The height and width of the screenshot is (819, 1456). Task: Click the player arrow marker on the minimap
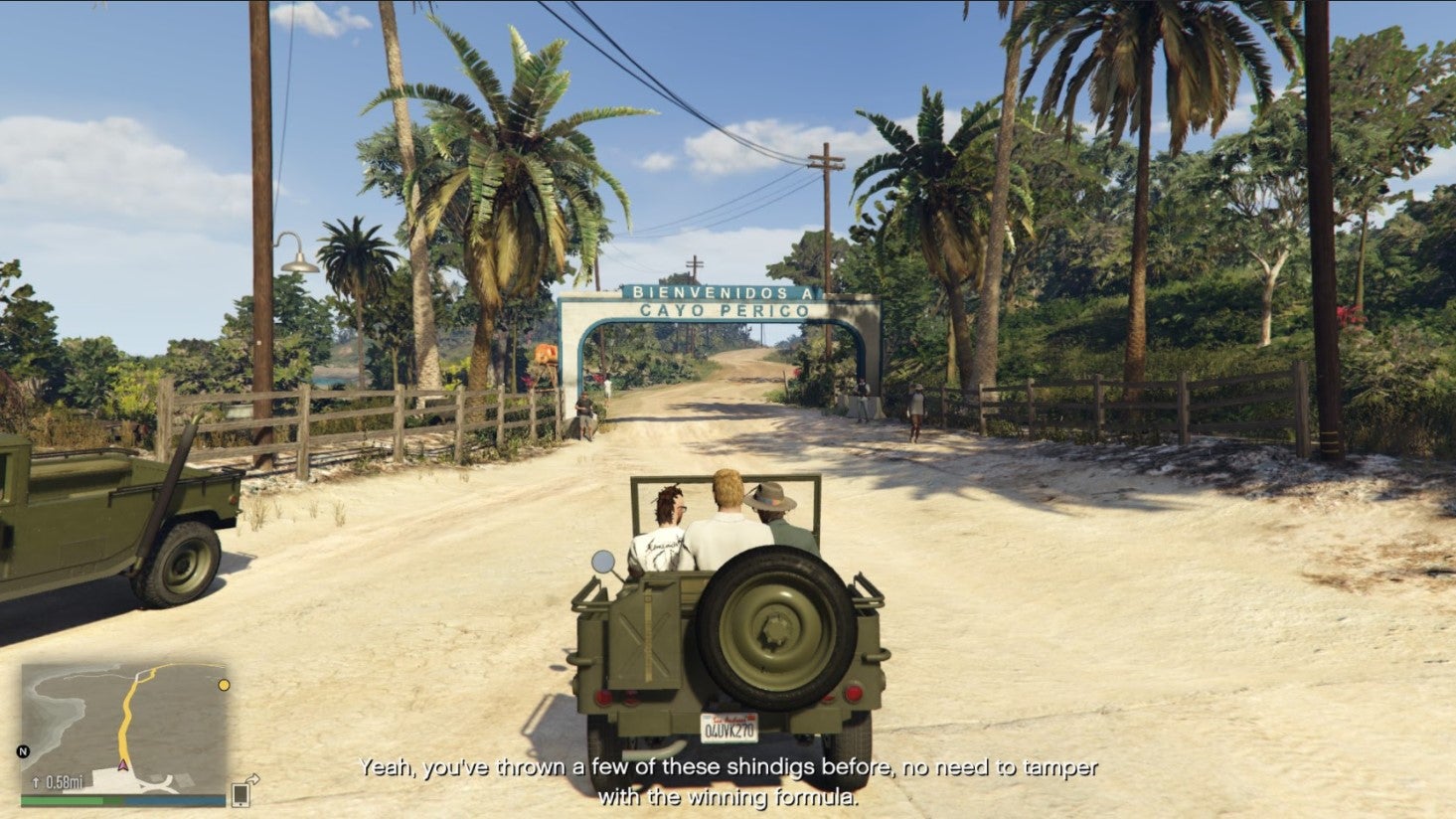click(122, 765)
